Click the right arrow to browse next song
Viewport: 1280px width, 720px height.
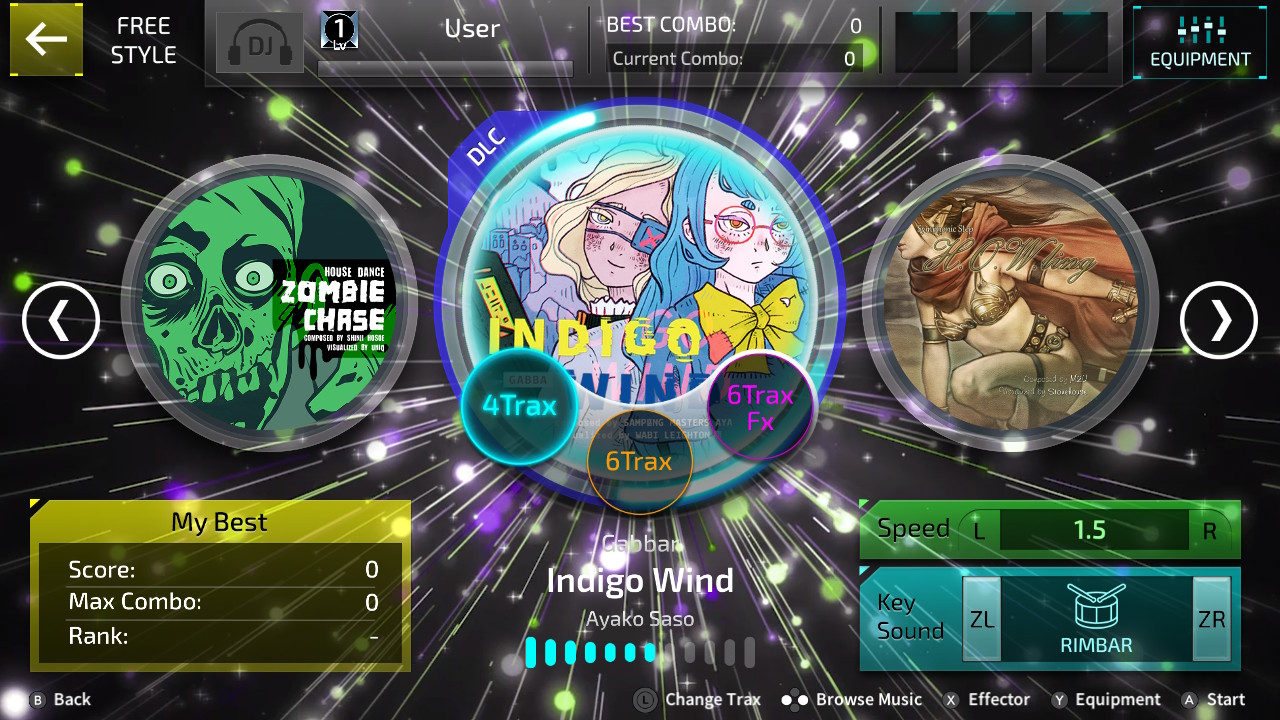click(1218, 320)
